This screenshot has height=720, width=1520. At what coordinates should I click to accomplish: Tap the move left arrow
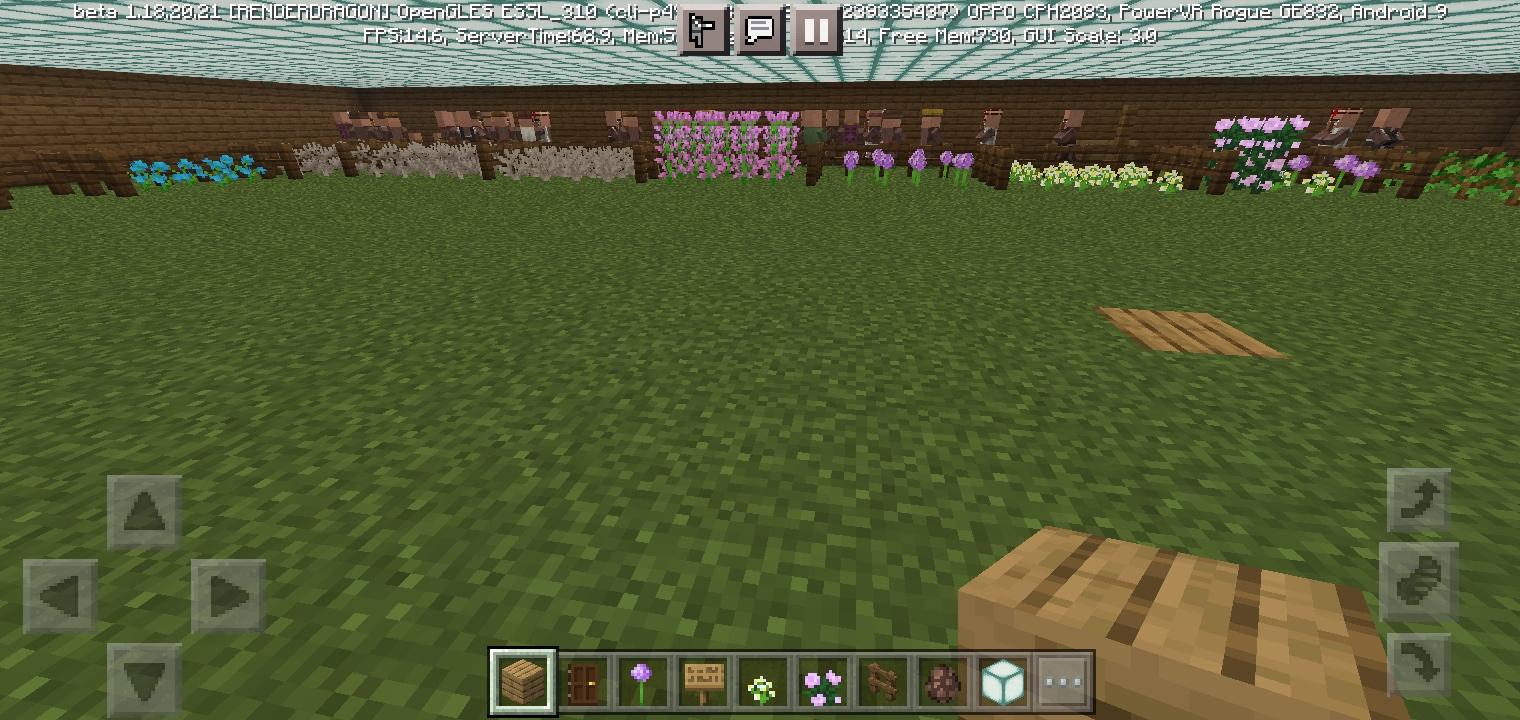[x=60, y=597]
